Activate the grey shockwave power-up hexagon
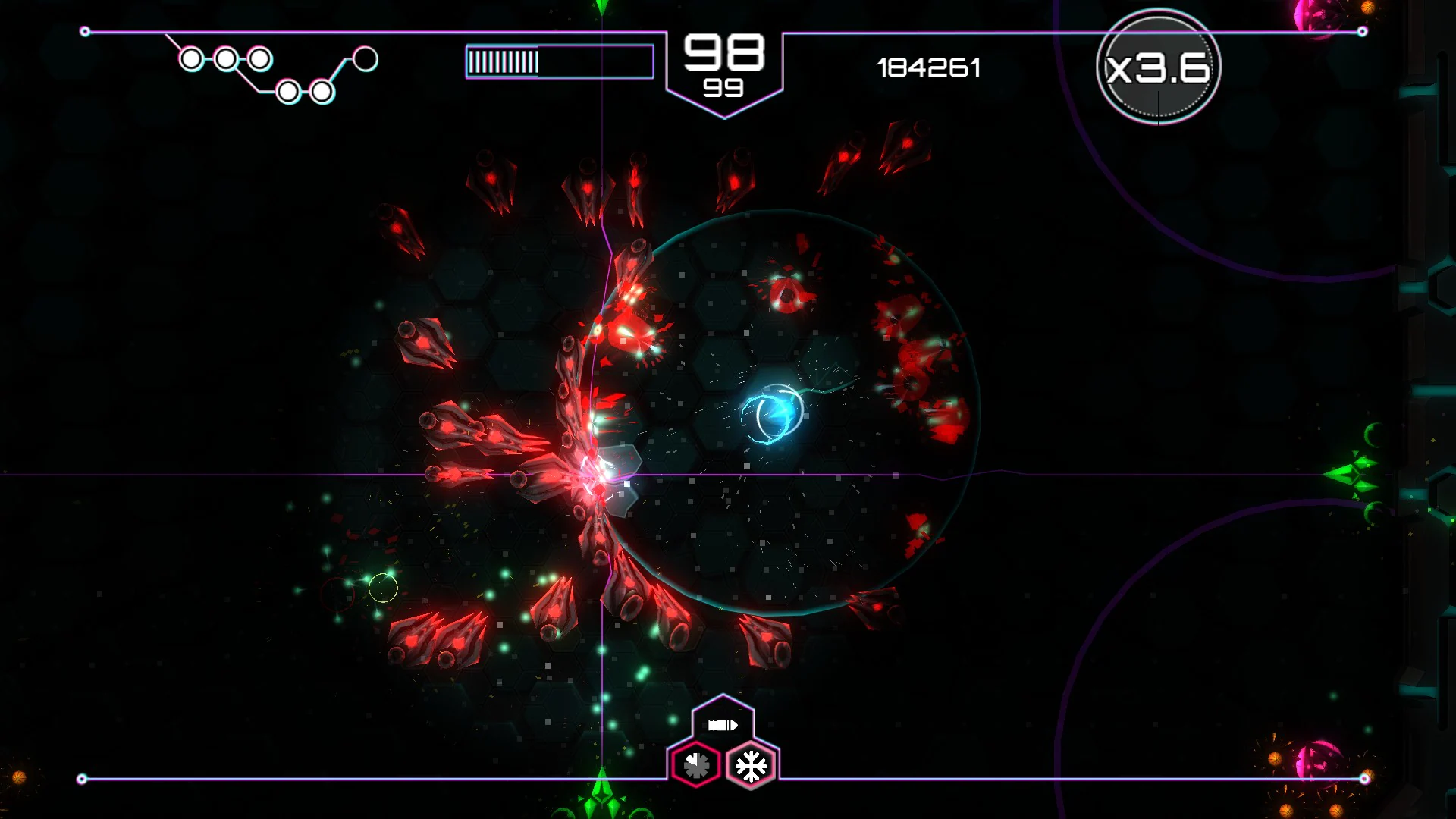 tap(695, 764)
